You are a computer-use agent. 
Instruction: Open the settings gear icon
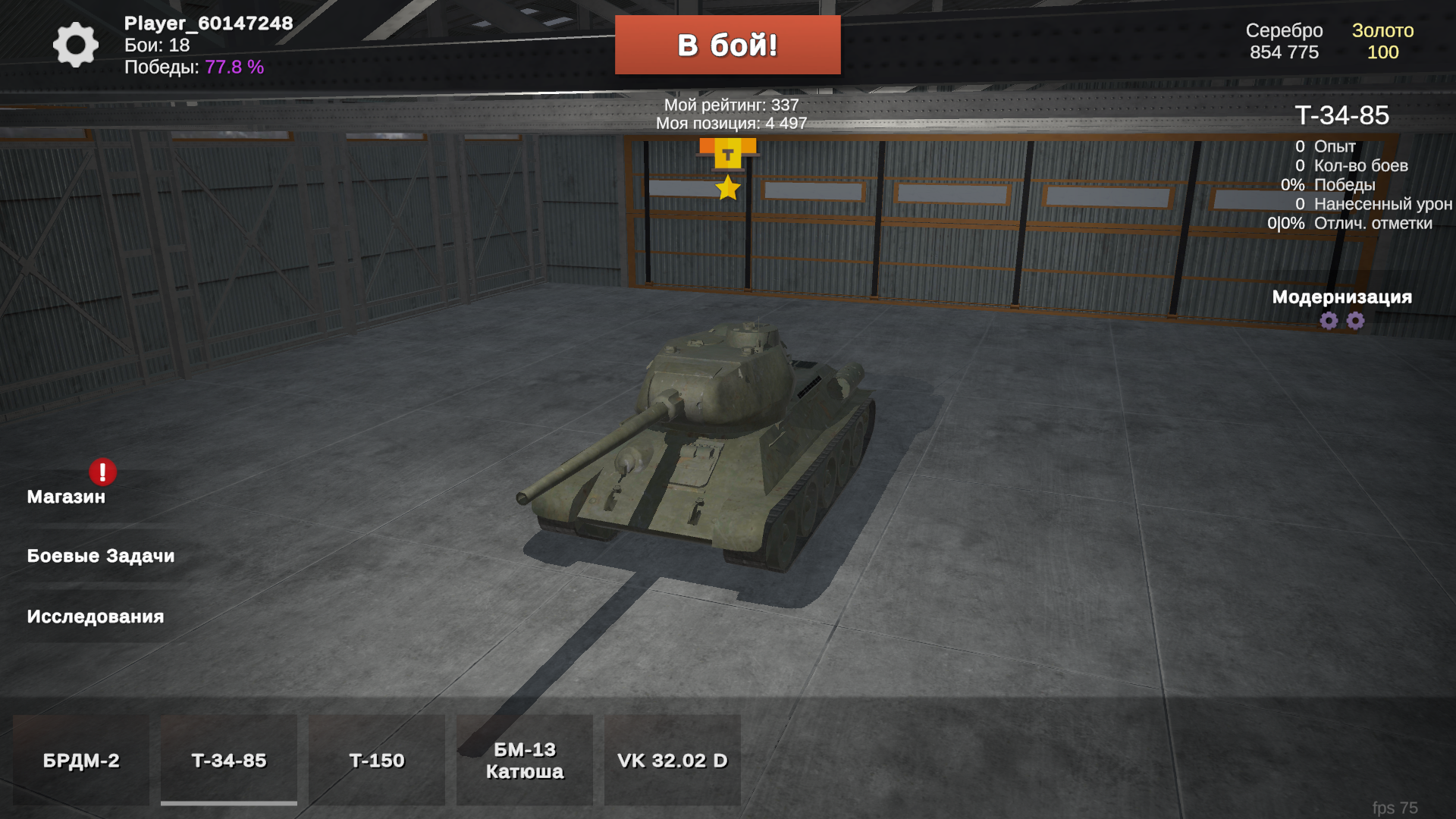pos(74,45)
